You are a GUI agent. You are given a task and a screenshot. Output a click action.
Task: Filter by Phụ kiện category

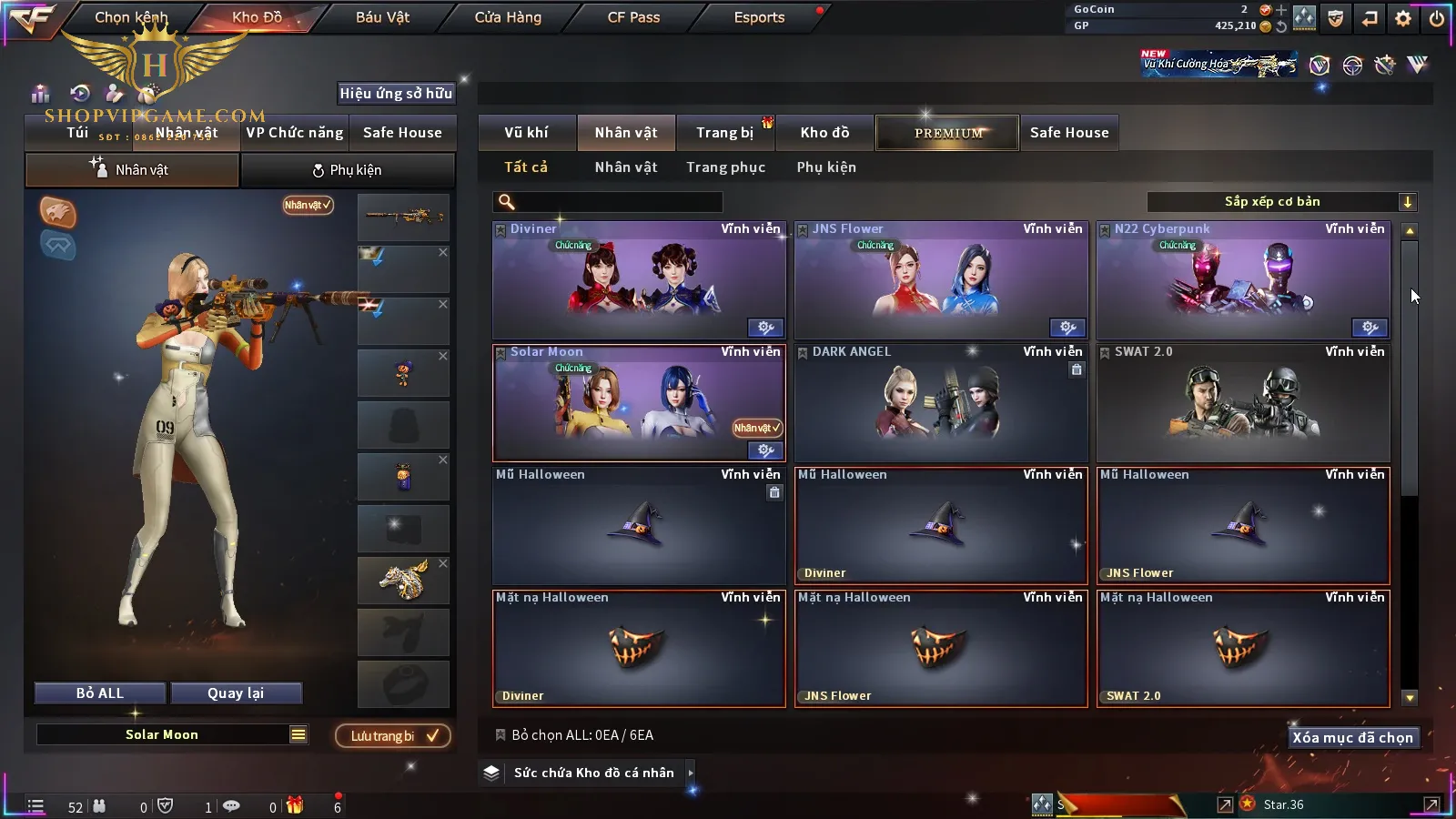point(826,167)
